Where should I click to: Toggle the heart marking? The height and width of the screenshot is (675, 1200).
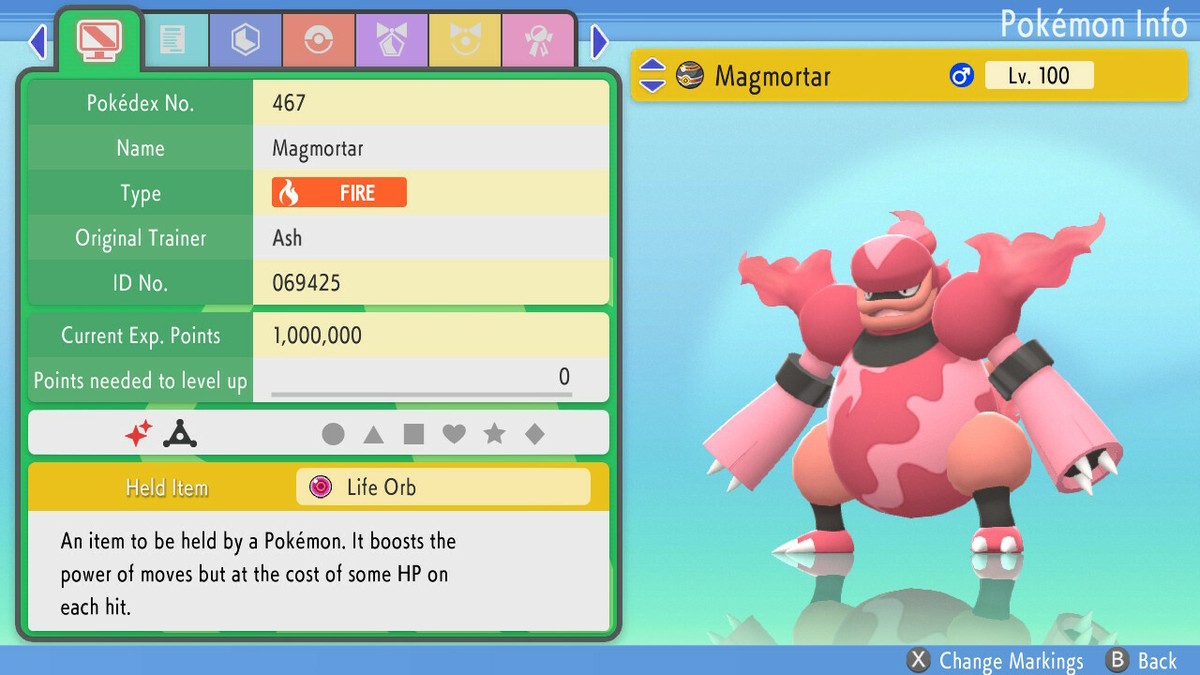(454, 434)
